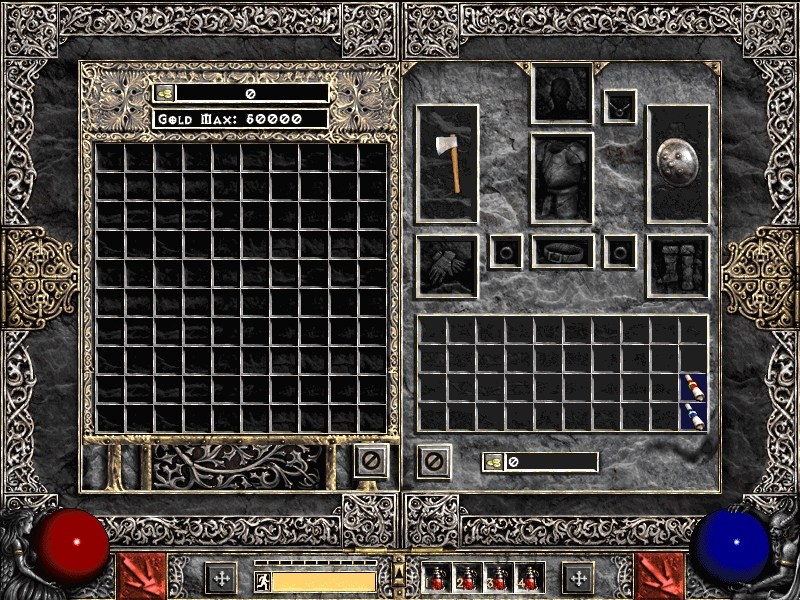Open the mini-panel arrow between the orbs
The width and height of the screenshot is (800, 600).
(399, 571)
